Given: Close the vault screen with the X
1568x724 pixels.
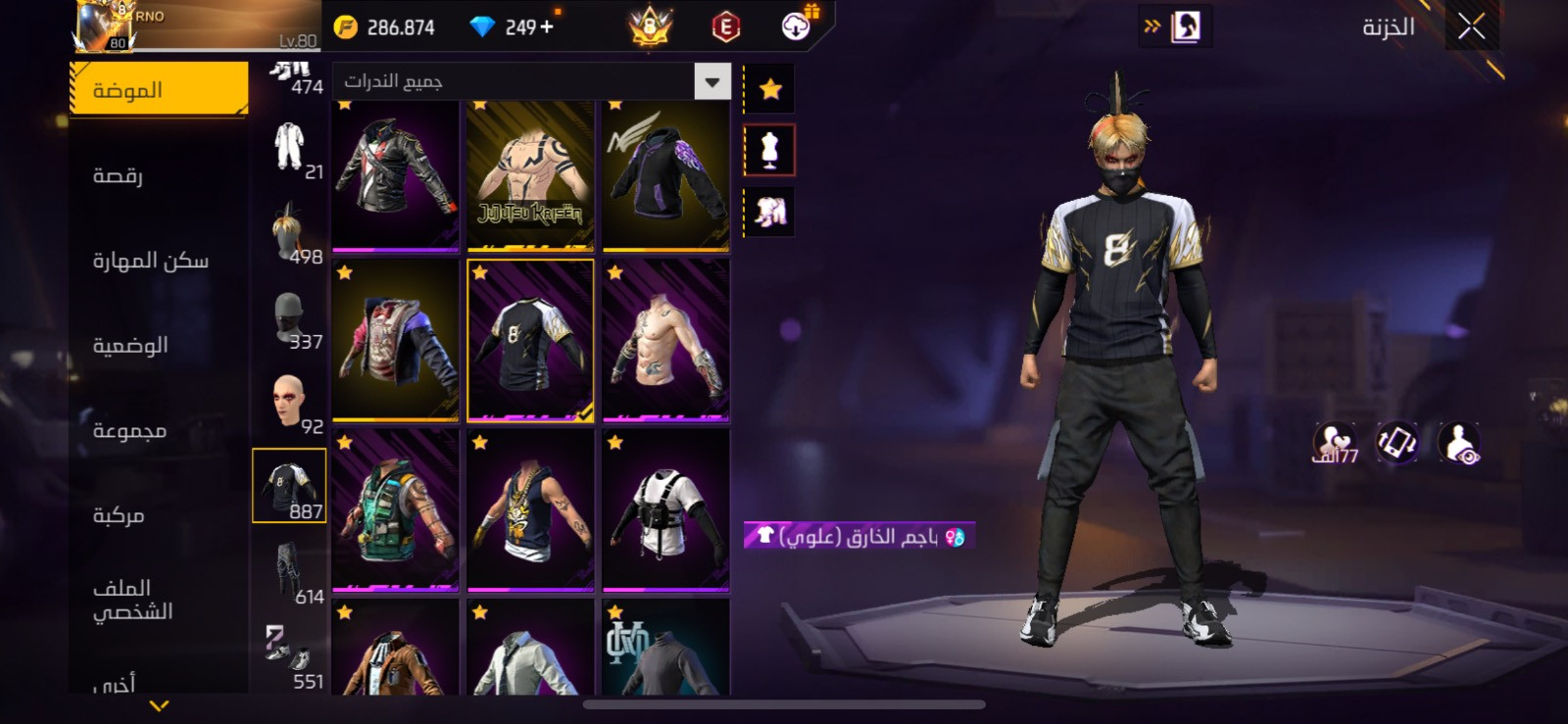Looking at the screenshot, I should tap(1471, 27).
